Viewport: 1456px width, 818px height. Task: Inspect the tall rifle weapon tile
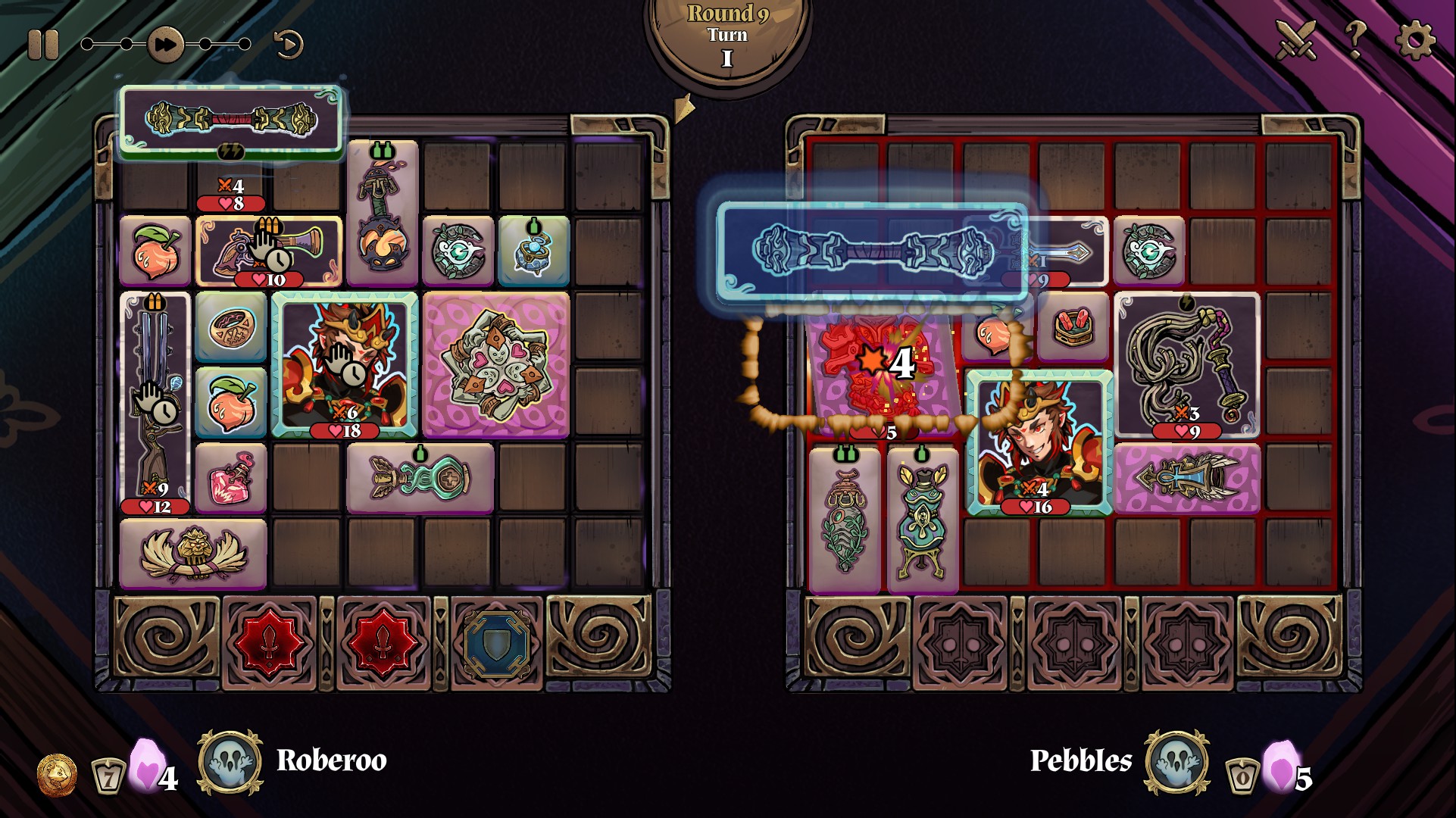tap(155, 401)
